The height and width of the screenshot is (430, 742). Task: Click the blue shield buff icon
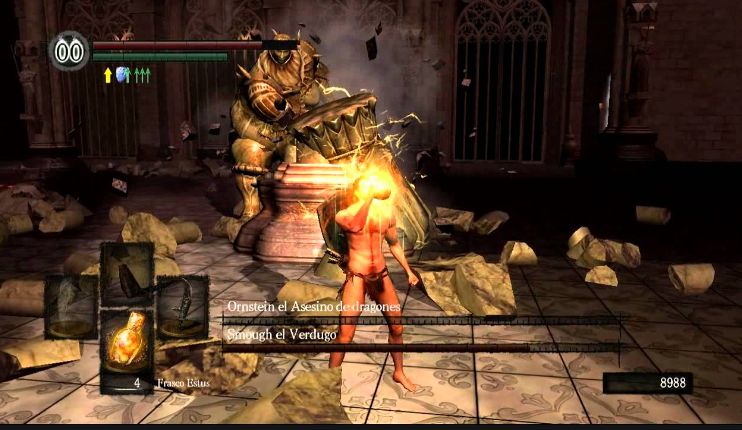pyautogui.click(x=122, y=74)
